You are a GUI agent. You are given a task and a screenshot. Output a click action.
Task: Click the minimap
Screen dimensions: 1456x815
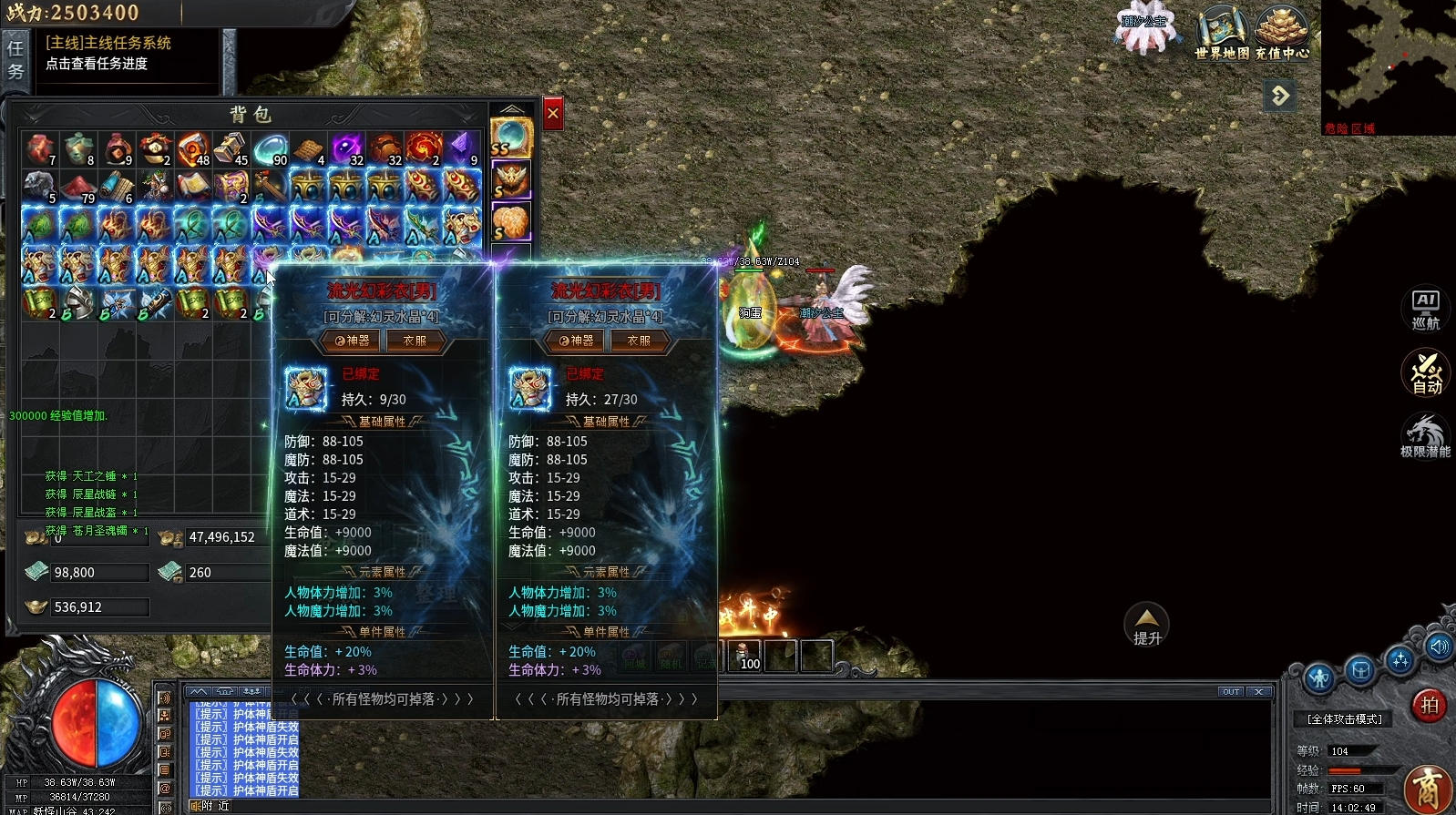point(1388,64)
